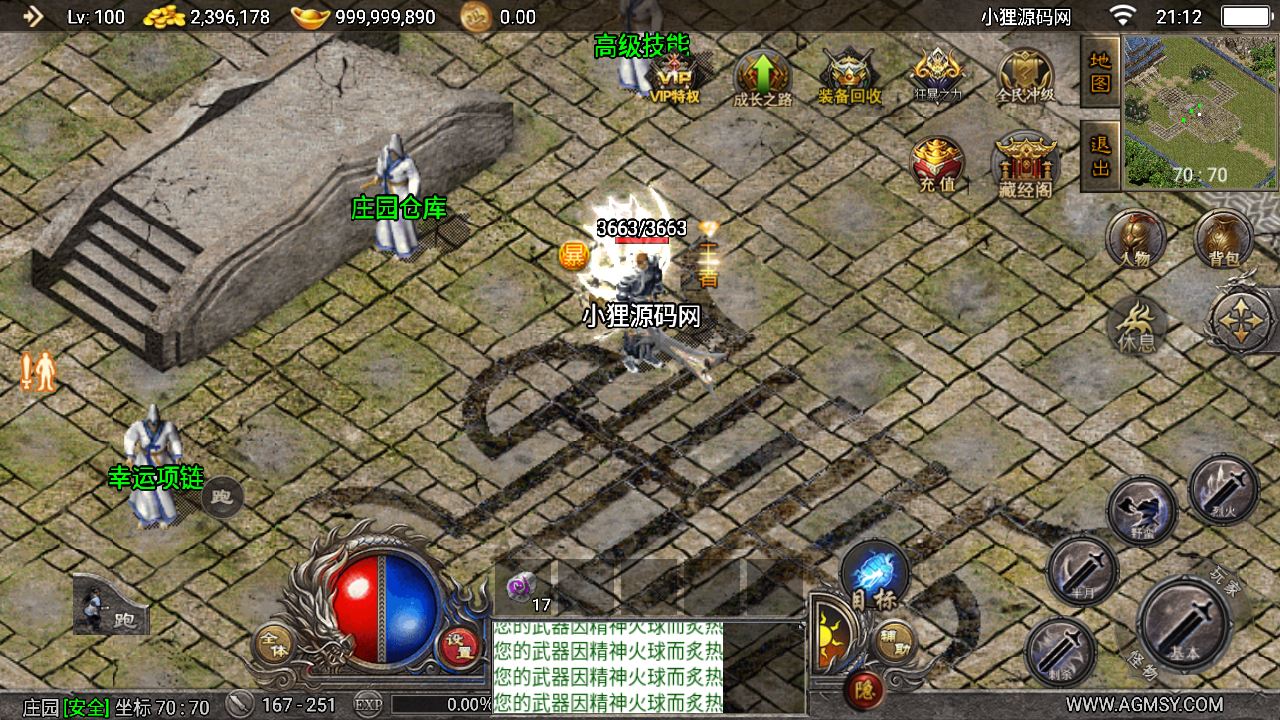Open the VIP特权 privileges menu
Image resolution: width=1280 pixels, height=720 pixels.
click(x=675, y=77)
